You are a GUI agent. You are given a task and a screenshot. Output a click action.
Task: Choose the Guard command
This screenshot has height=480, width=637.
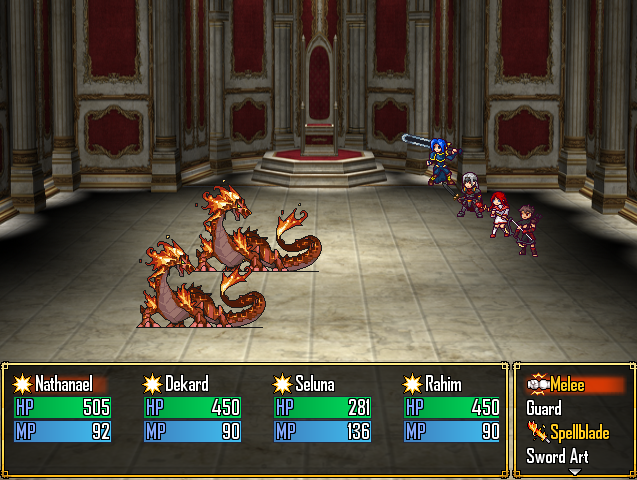(x=544, y=409)
